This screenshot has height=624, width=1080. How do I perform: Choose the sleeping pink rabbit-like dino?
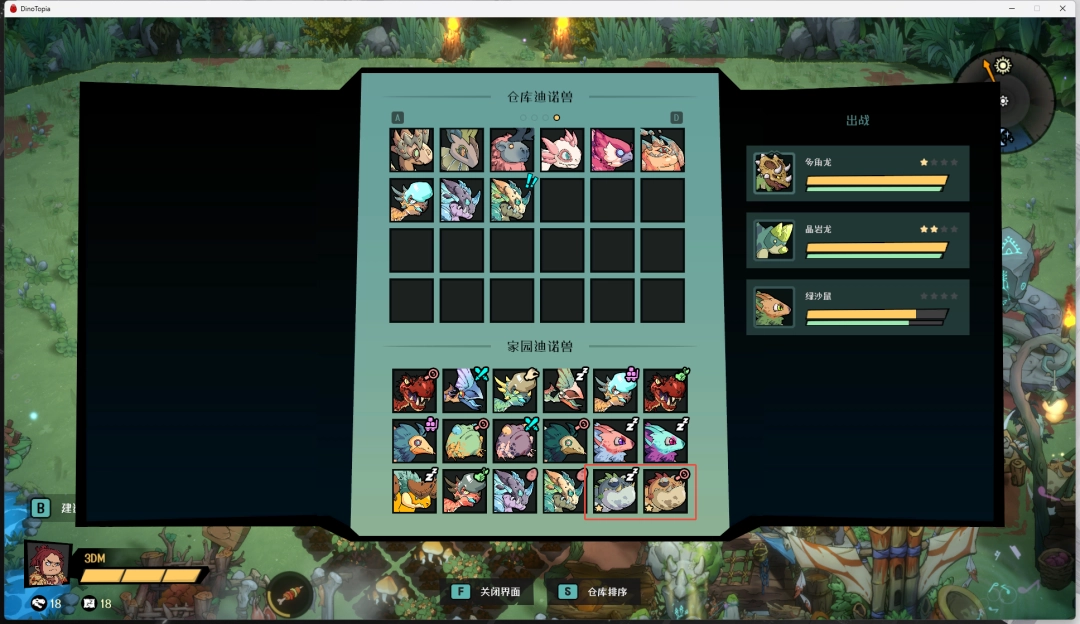(614, 441)
